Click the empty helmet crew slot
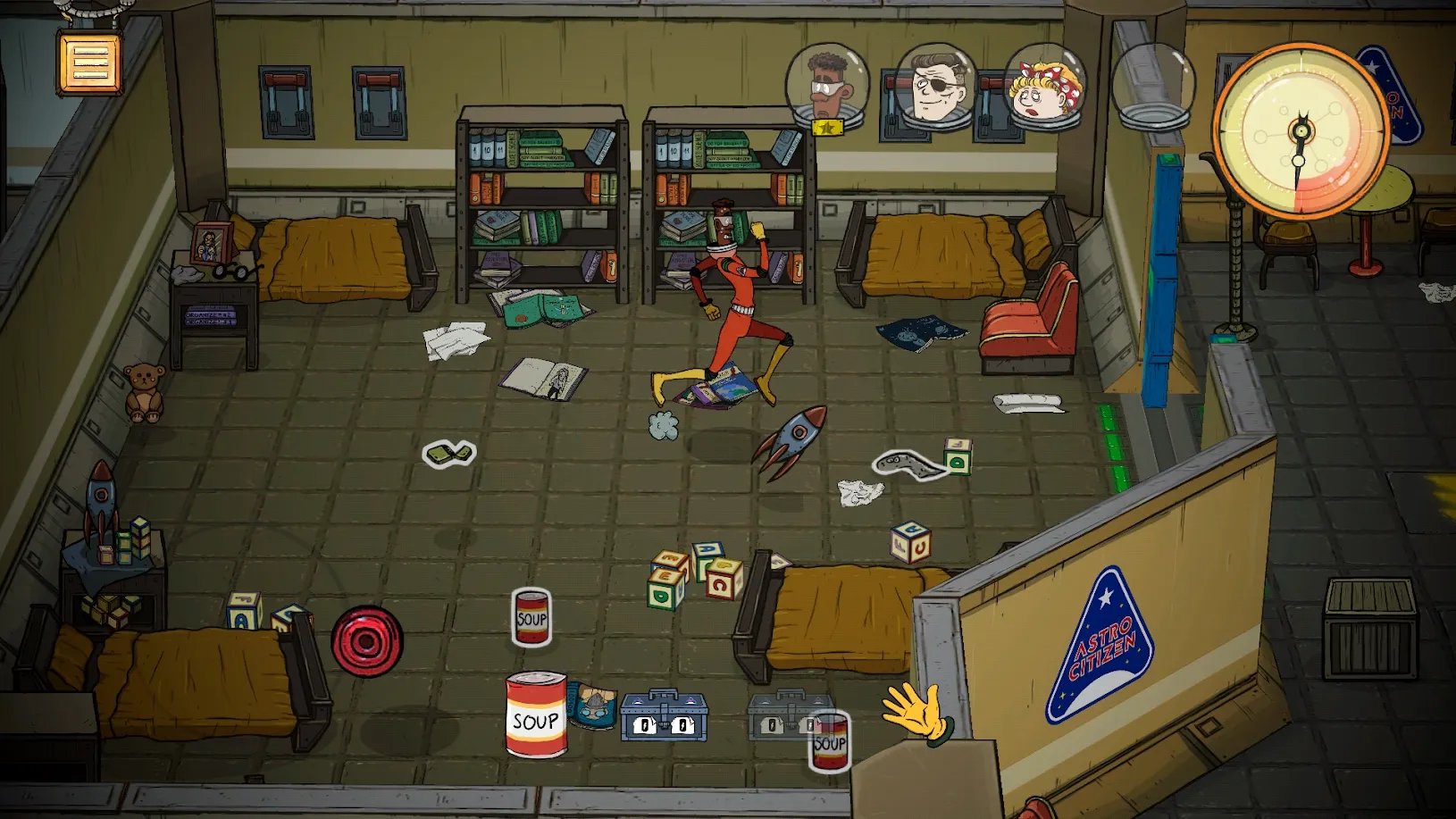 (x=1152, y=87)
